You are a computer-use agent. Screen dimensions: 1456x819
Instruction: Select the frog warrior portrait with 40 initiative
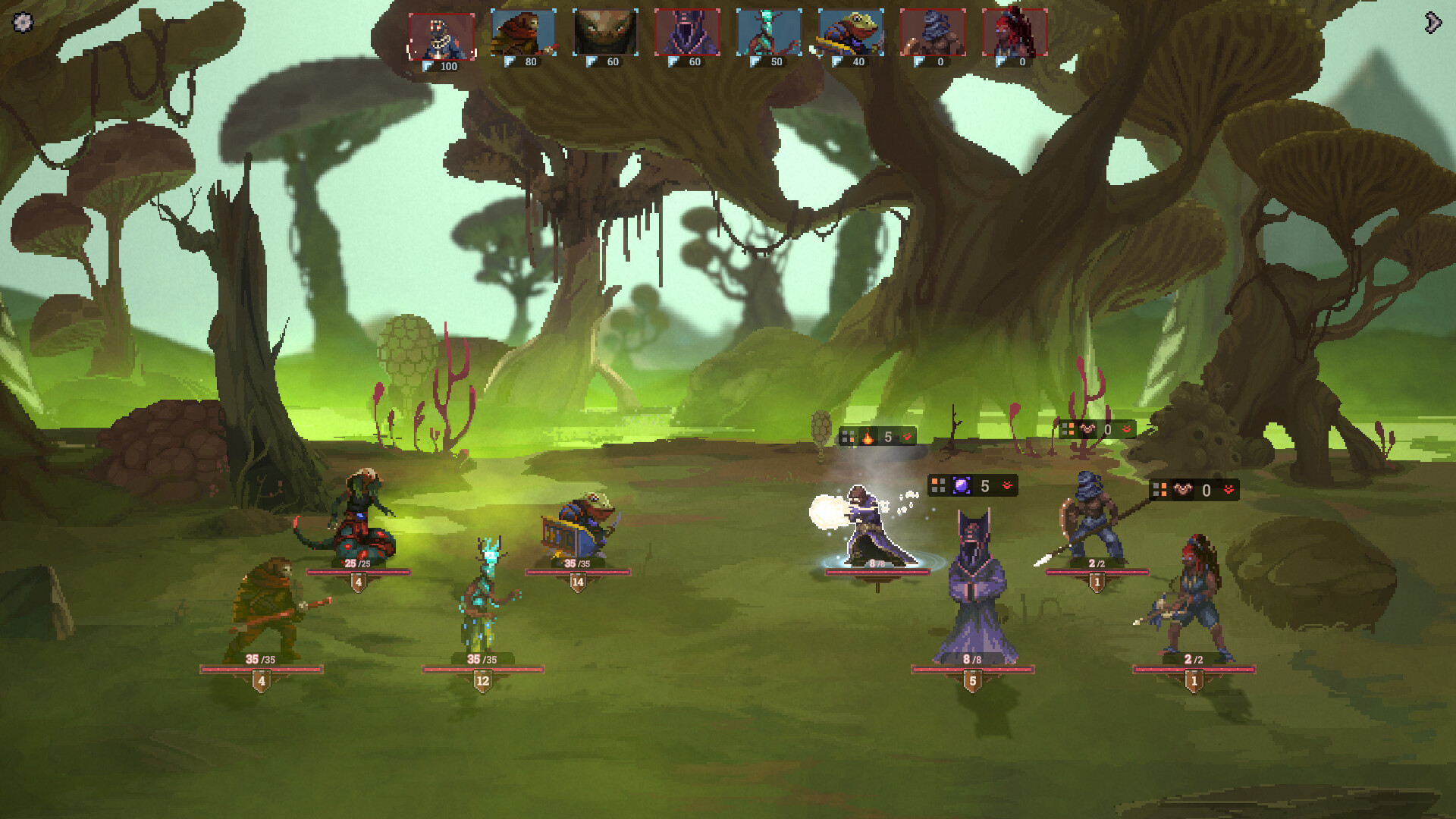pos(850,33)
